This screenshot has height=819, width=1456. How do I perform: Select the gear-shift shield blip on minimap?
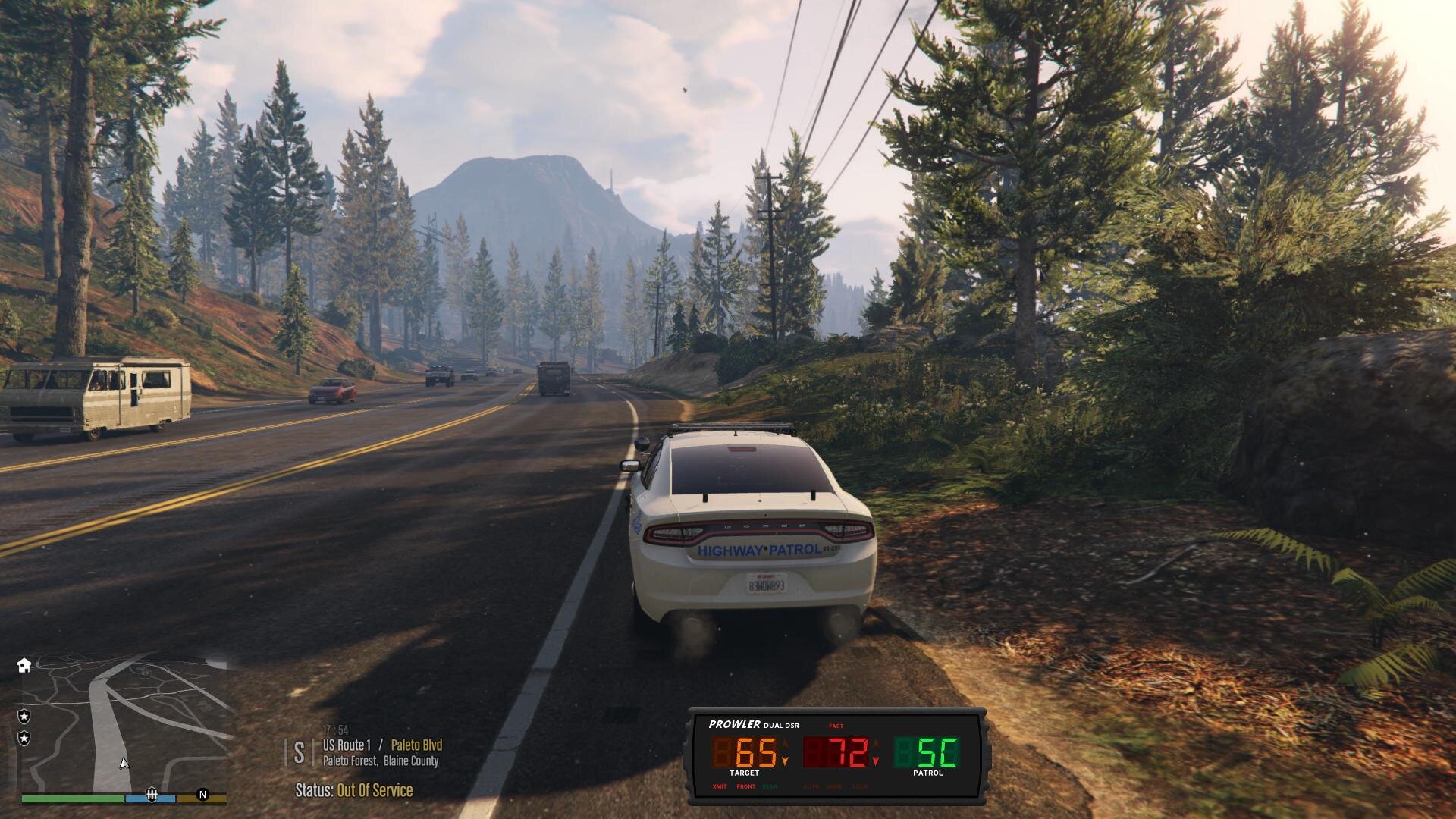pyautogui.click(x=152, y=794)
